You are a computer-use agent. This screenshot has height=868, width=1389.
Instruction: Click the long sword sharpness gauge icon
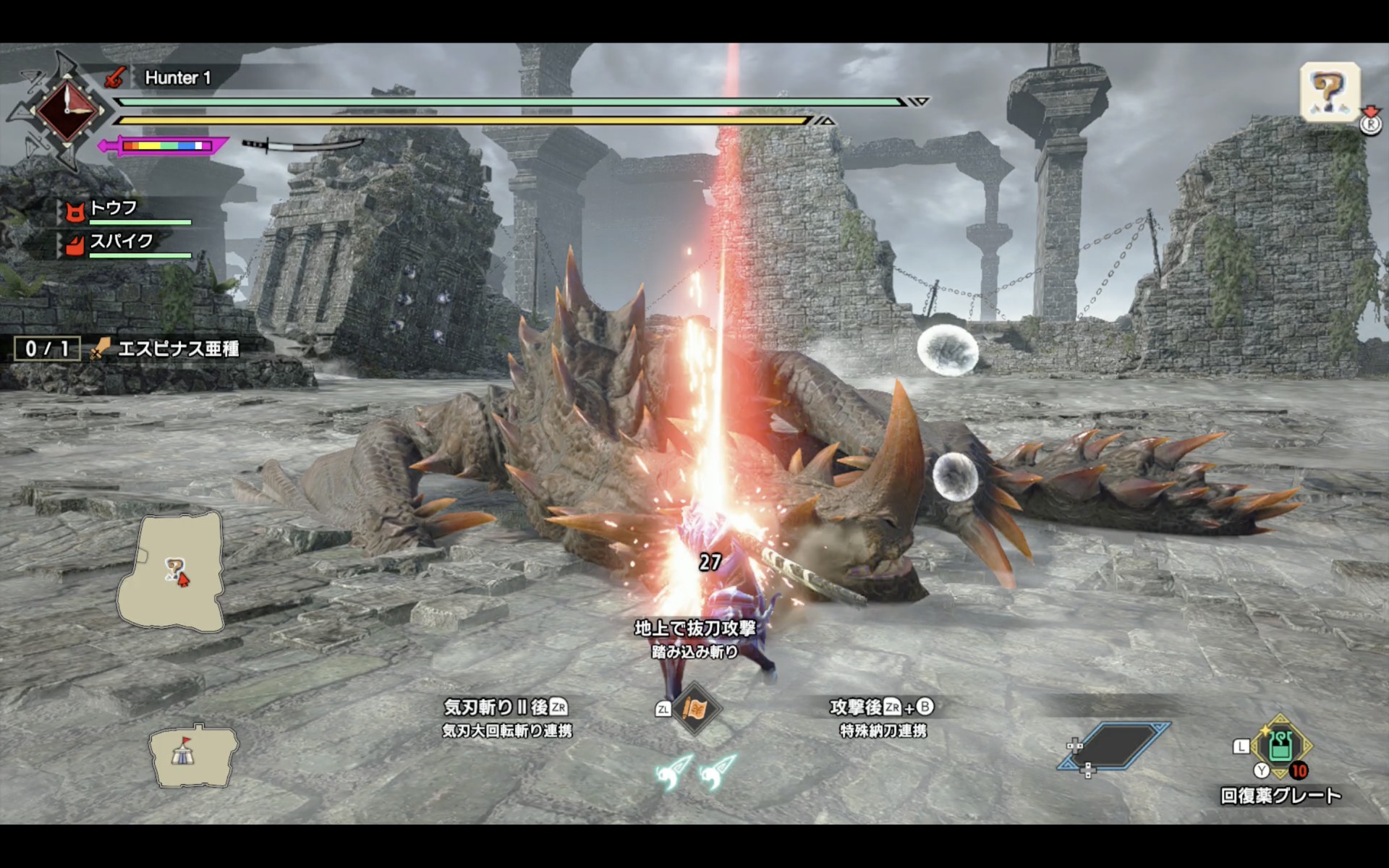[x=165, y=145]
